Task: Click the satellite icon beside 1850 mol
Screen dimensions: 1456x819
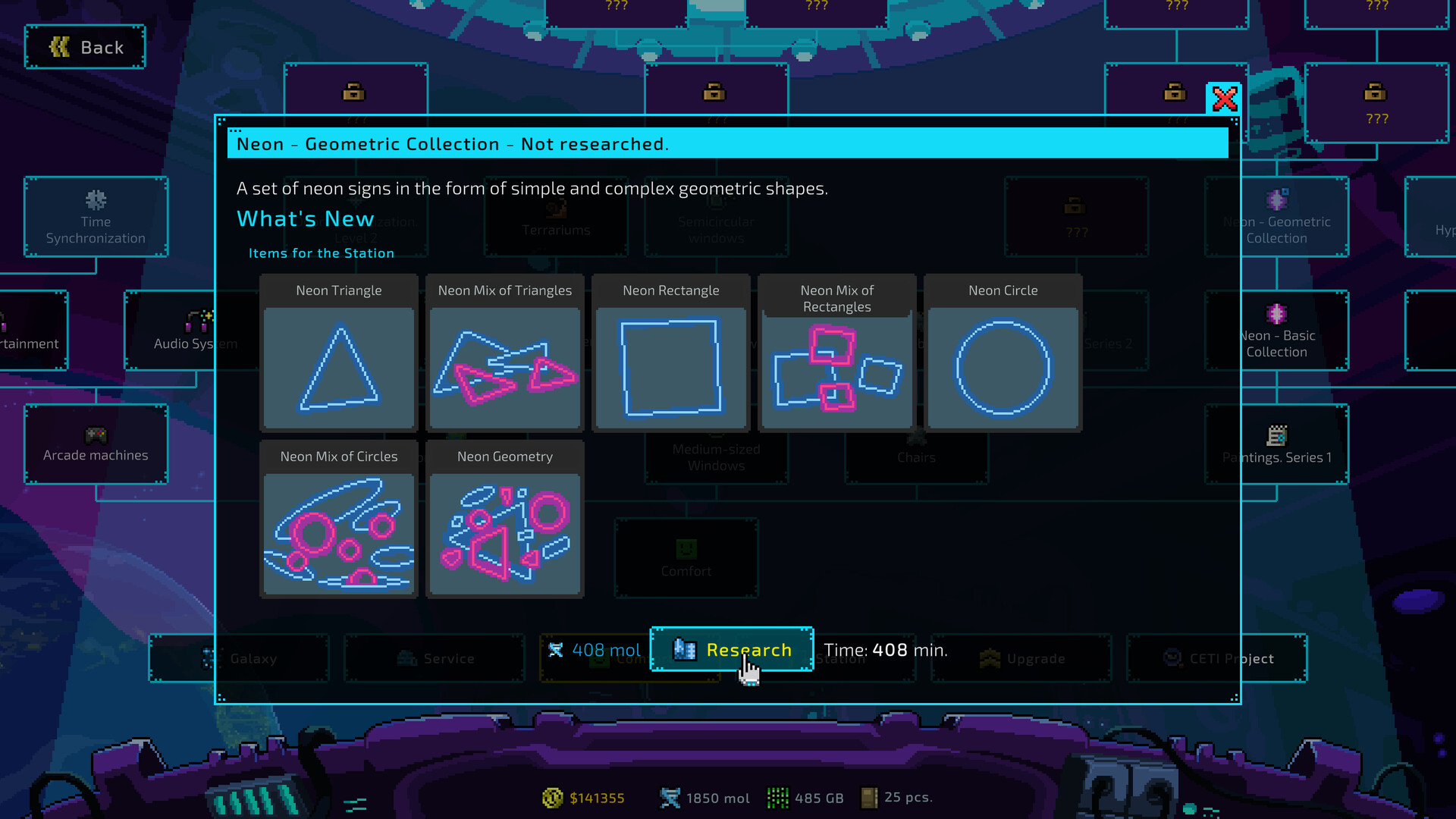Action: pos(670,797)
